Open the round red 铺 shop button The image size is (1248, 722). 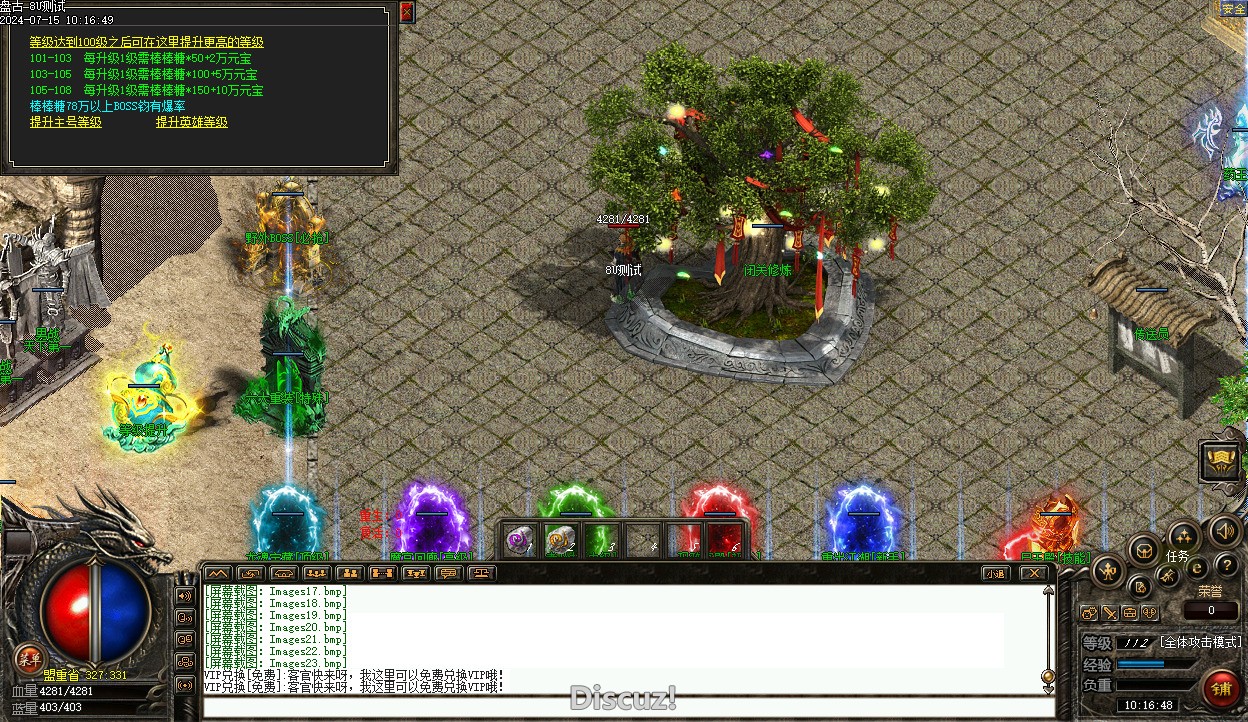pyautogui.click(x=1221, y=688)
